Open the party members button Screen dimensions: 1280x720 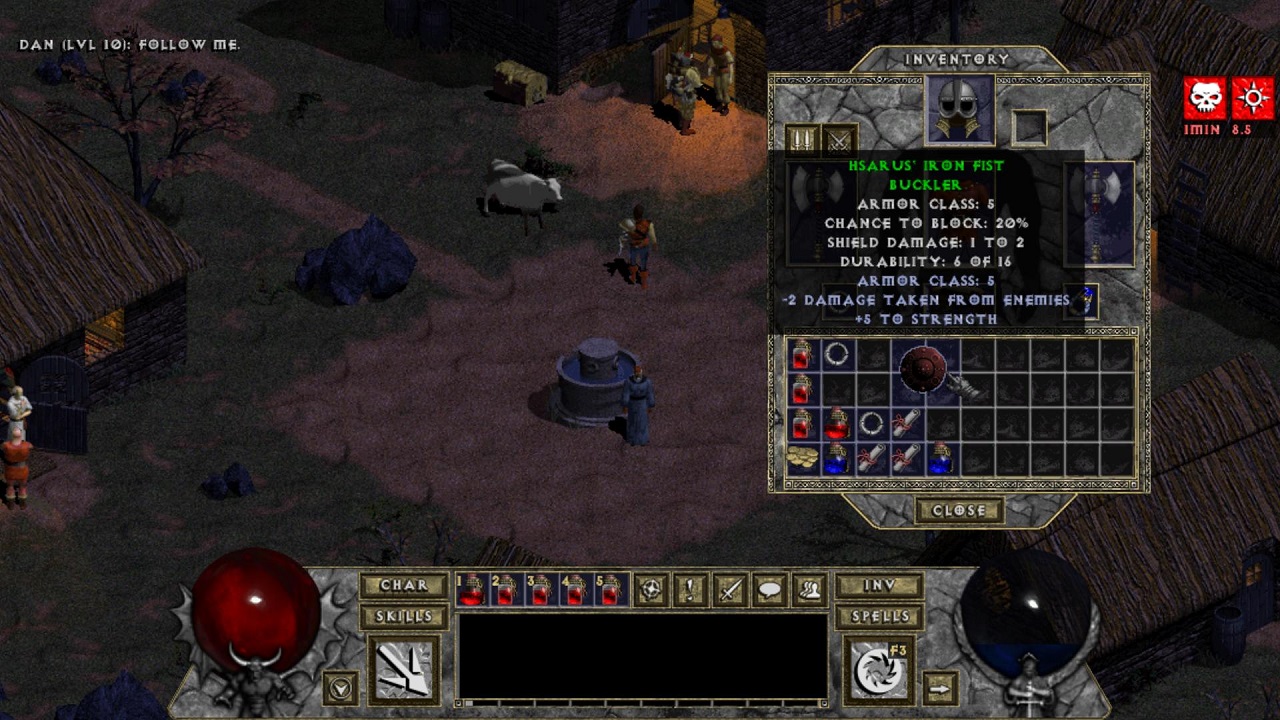click(808, 591)
